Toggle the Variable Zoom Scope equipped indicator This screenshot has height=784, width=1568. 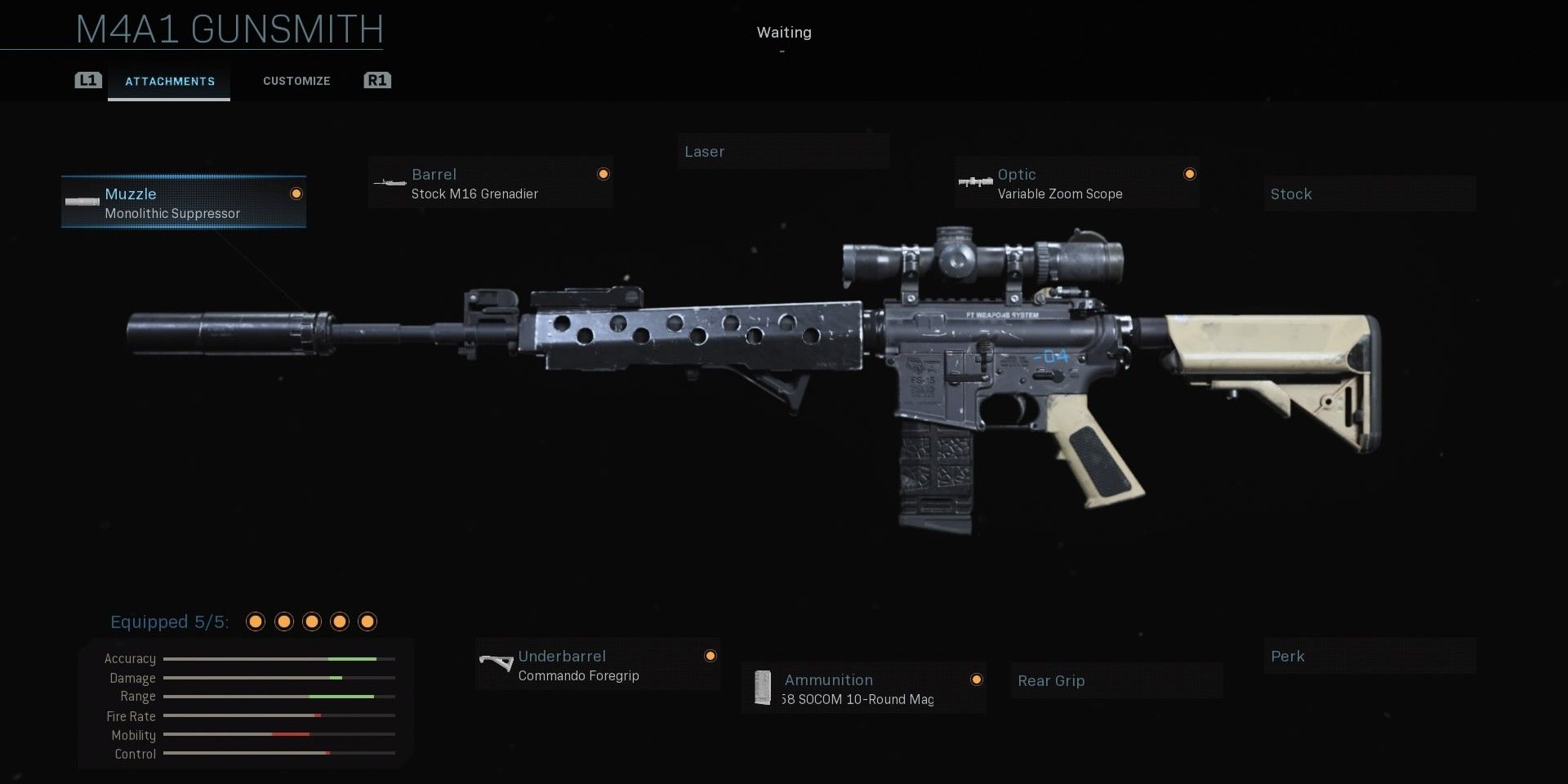tap(1191, 173)
